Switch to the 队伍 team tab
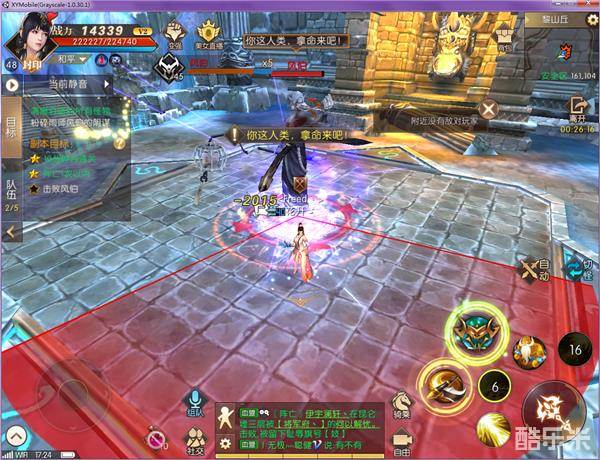 11,194
